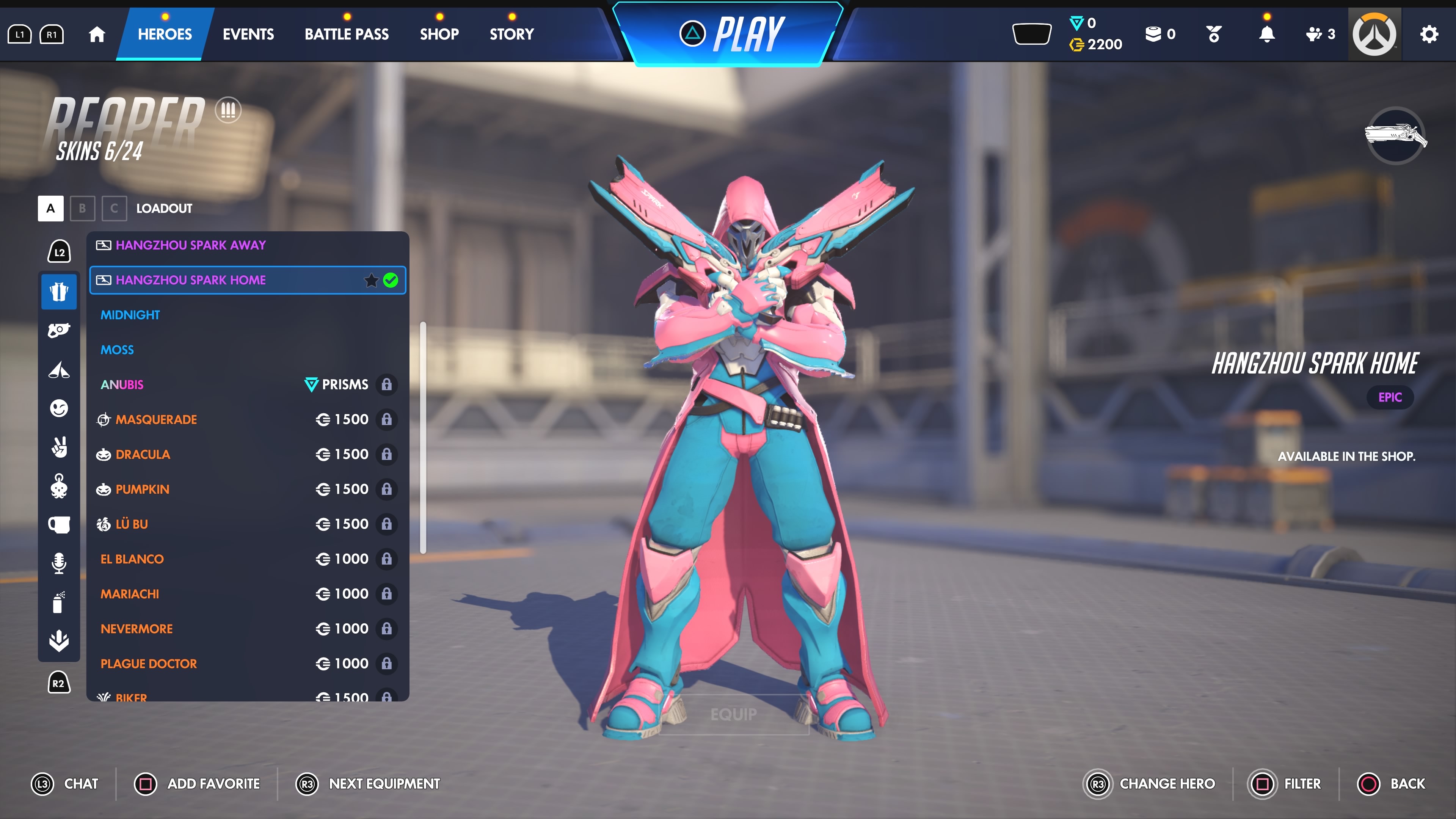Viewport: 1456px width, 819px height.
Task: Open the Shop tab
Action: tap(439, 34)
